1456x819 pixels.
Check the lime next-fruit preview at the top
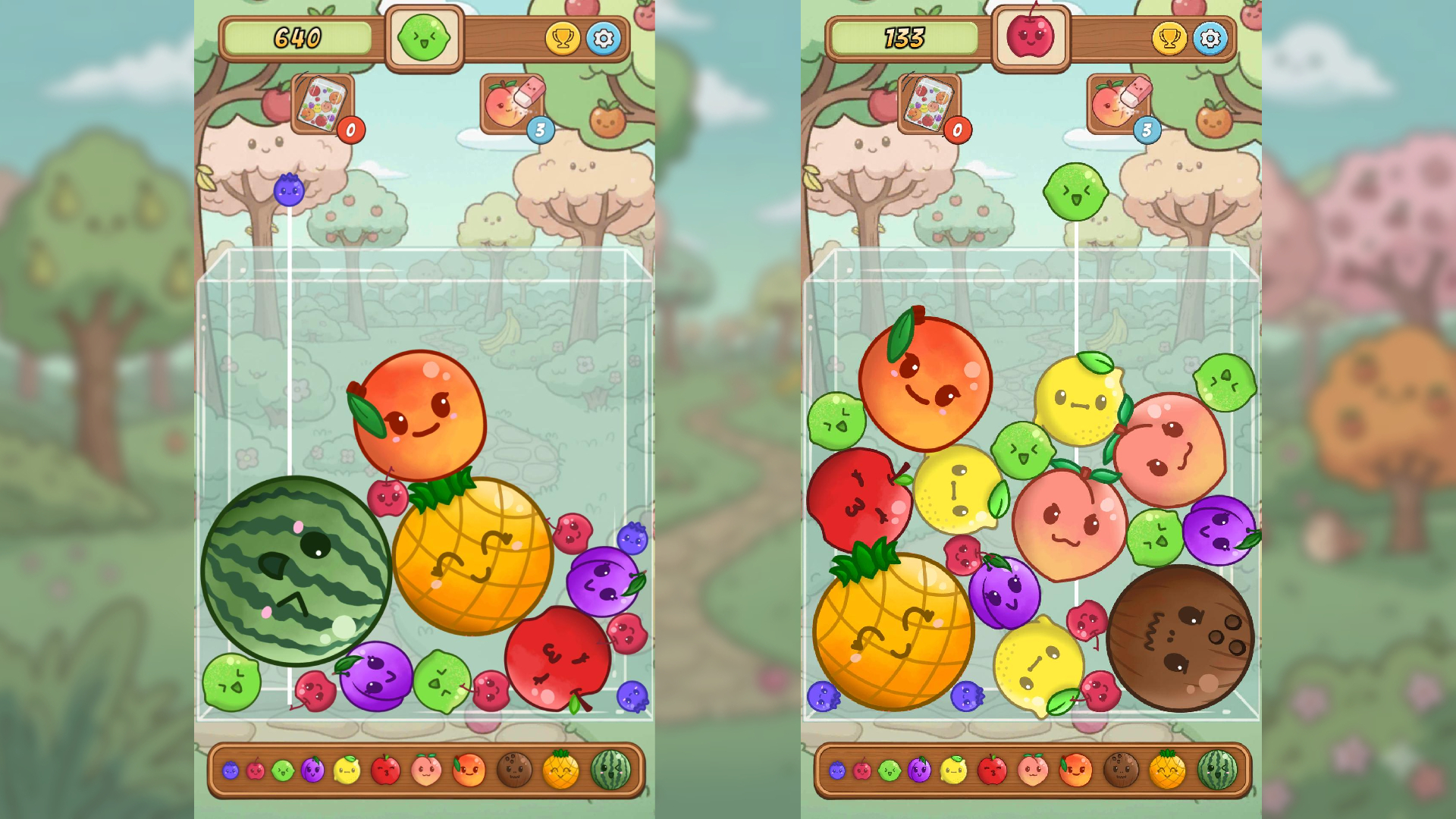point(423,36)
